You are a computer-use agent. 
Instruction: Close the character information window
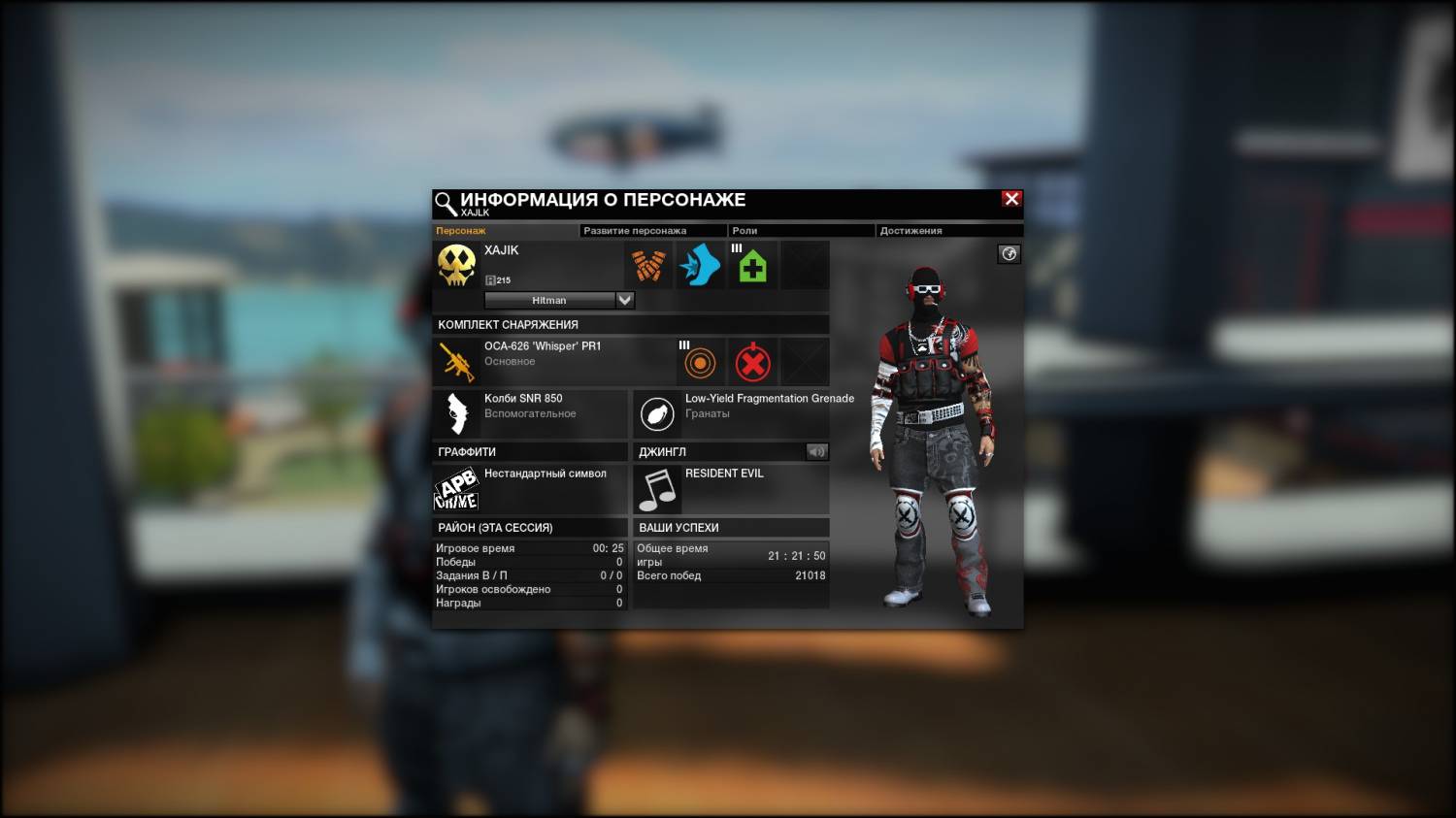point(1011,199)
